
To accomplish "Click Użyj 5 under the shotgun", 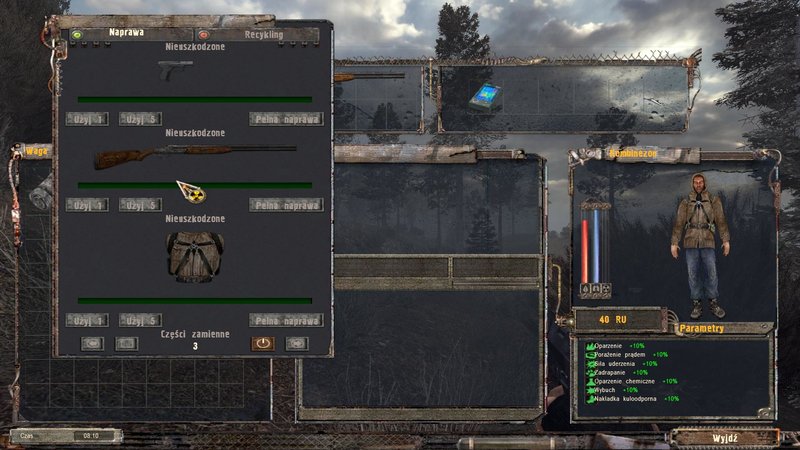I will tap(140, 205).
